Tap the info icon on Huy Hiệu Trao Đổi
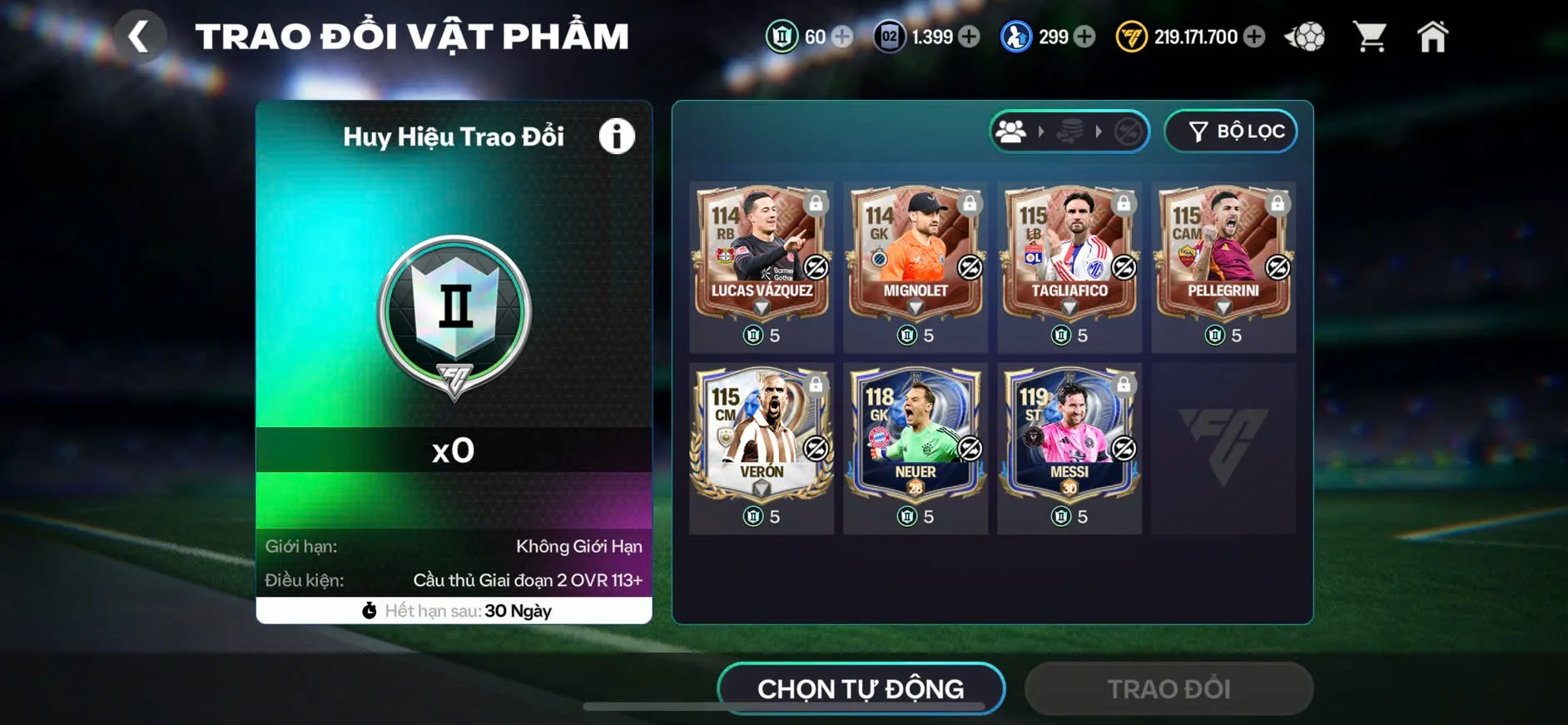This screenshot has width=1568, height=725. [x=616, y=136]
